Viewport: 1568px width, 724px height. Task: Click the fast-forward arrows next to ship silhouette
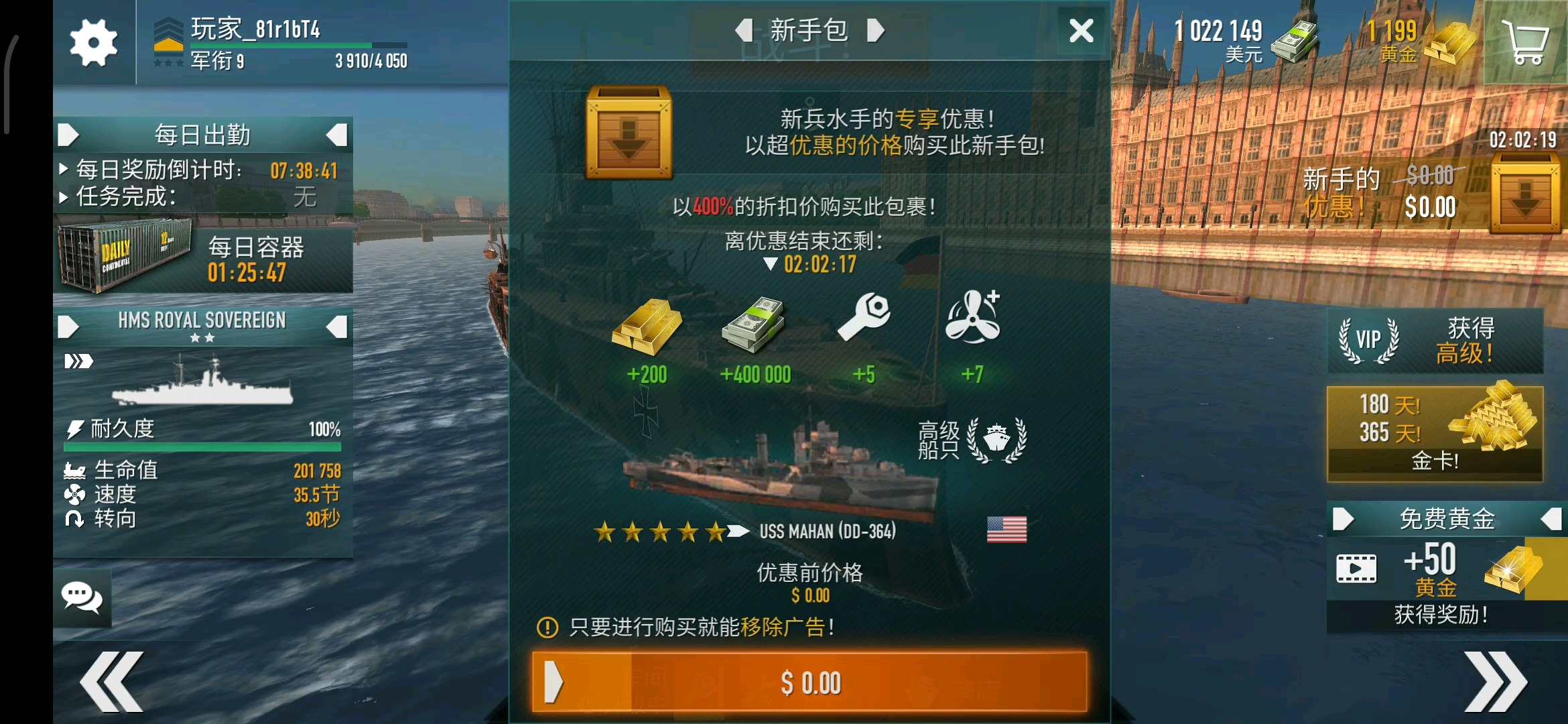click(x=78, y=361)
